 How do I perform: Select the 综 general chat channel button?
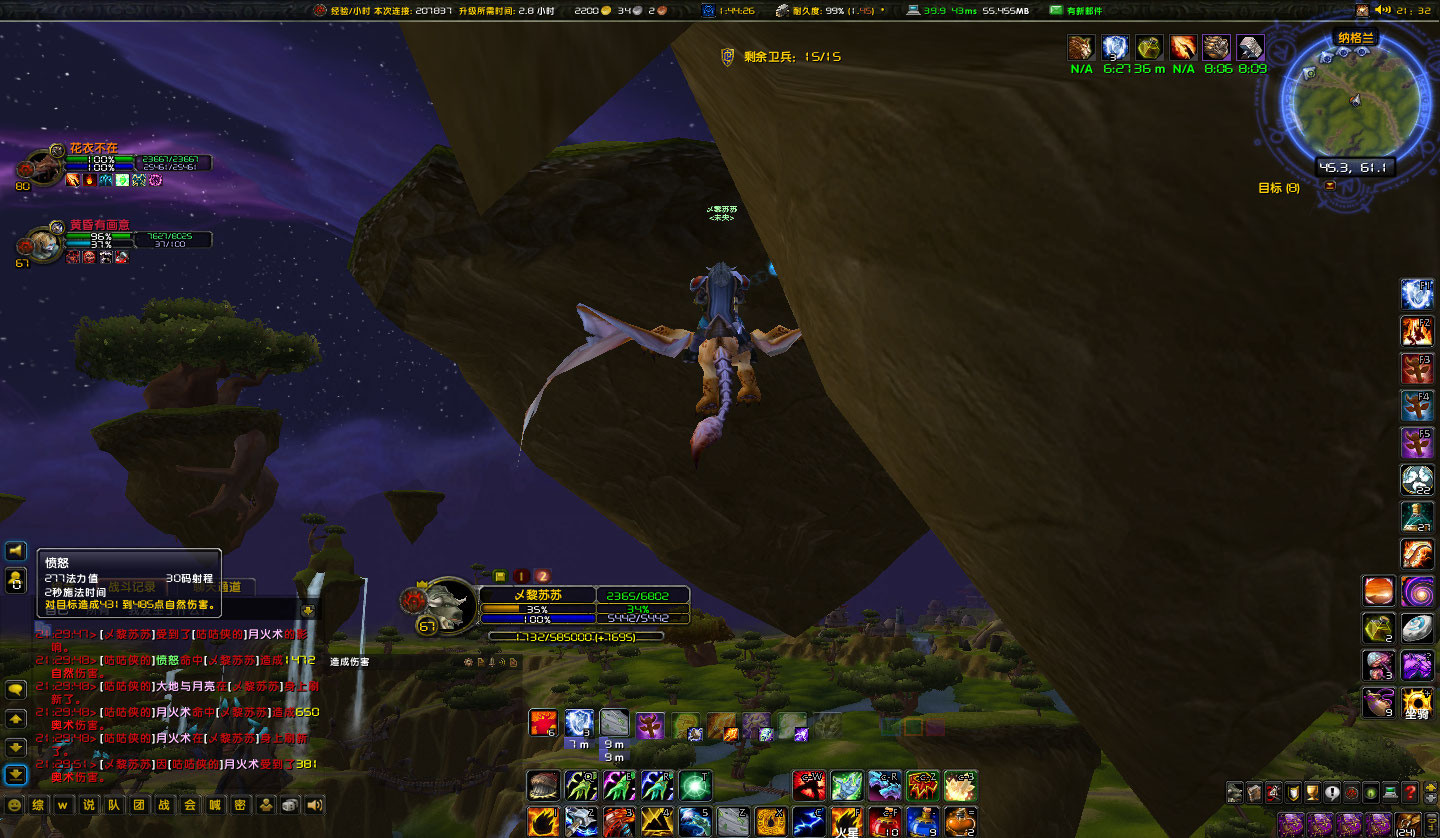click(38, 805)
